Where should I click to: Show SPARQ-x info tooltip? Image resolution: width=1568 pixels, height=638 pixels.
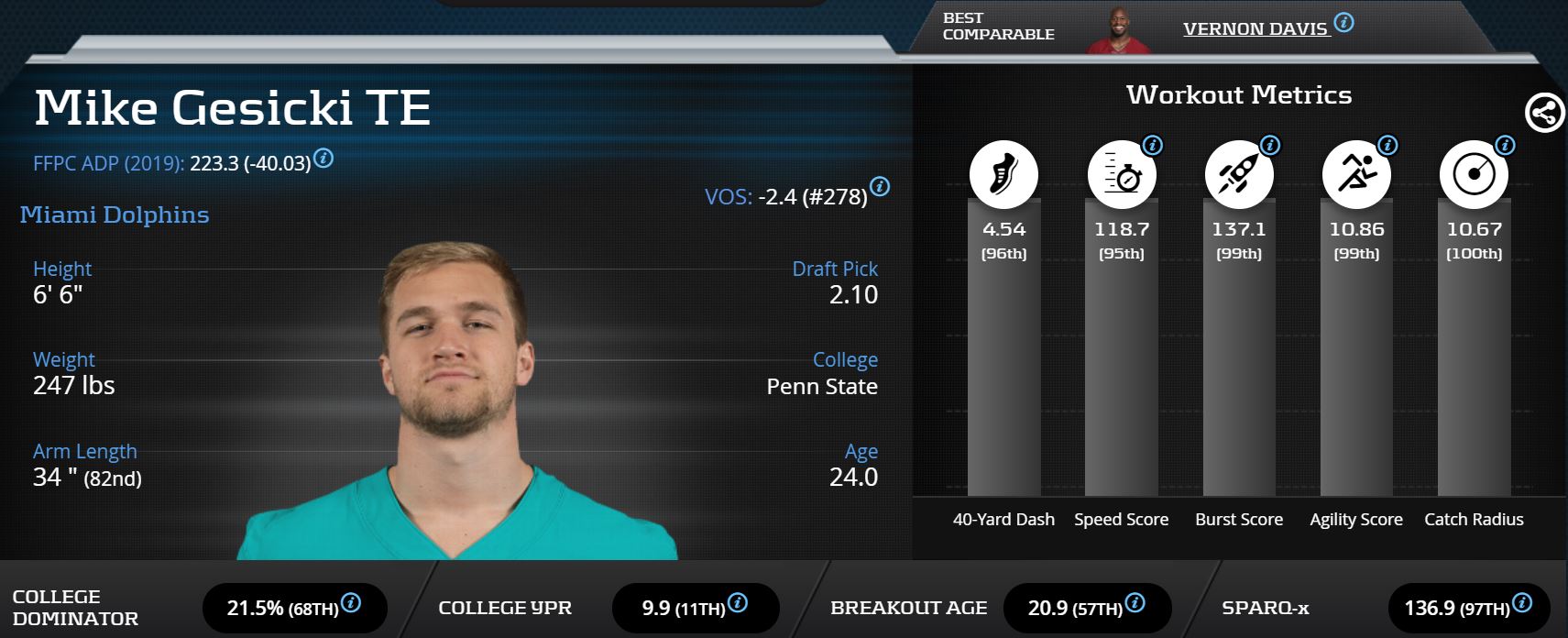tap(1522, 603)
